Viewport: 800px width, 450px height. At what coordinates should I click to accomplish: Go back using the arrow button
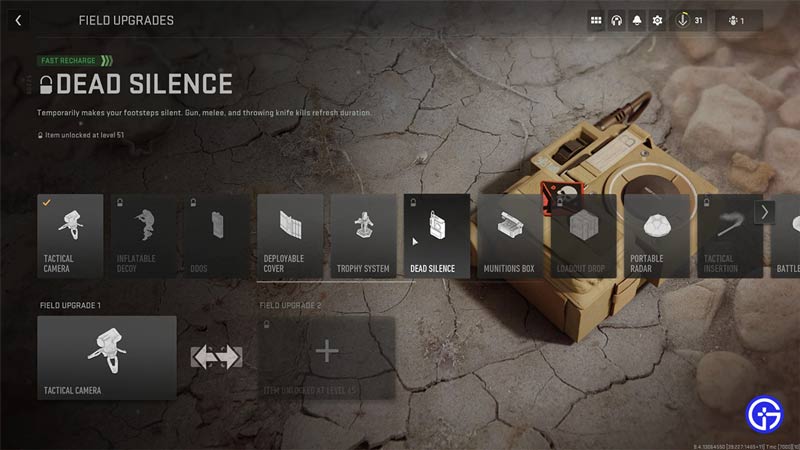[x=18, y=20]
